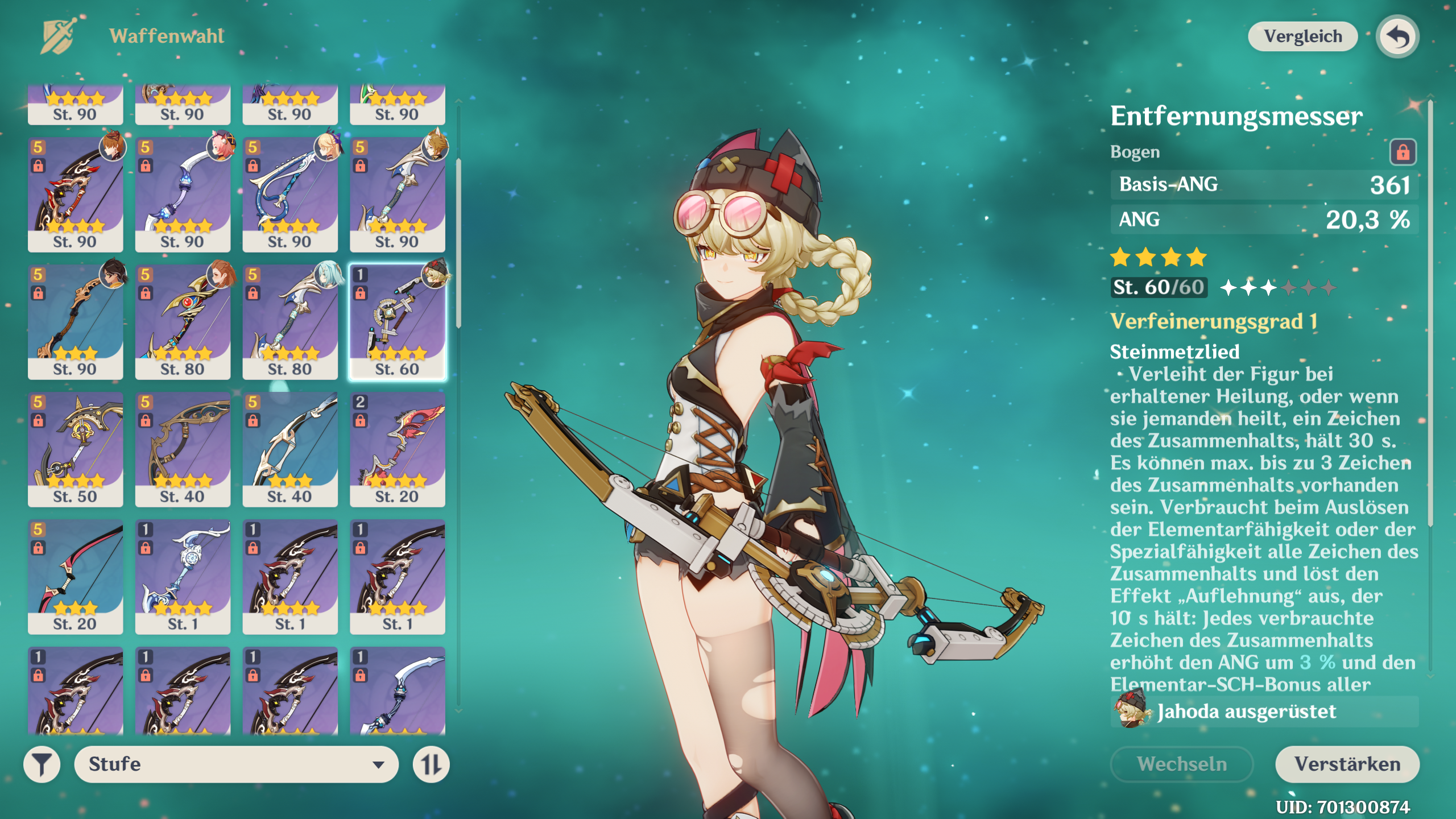Go back with the return arrow
Image resolution: width=1456 pixels, height=819 pixels.
(x=1397, y=37)
